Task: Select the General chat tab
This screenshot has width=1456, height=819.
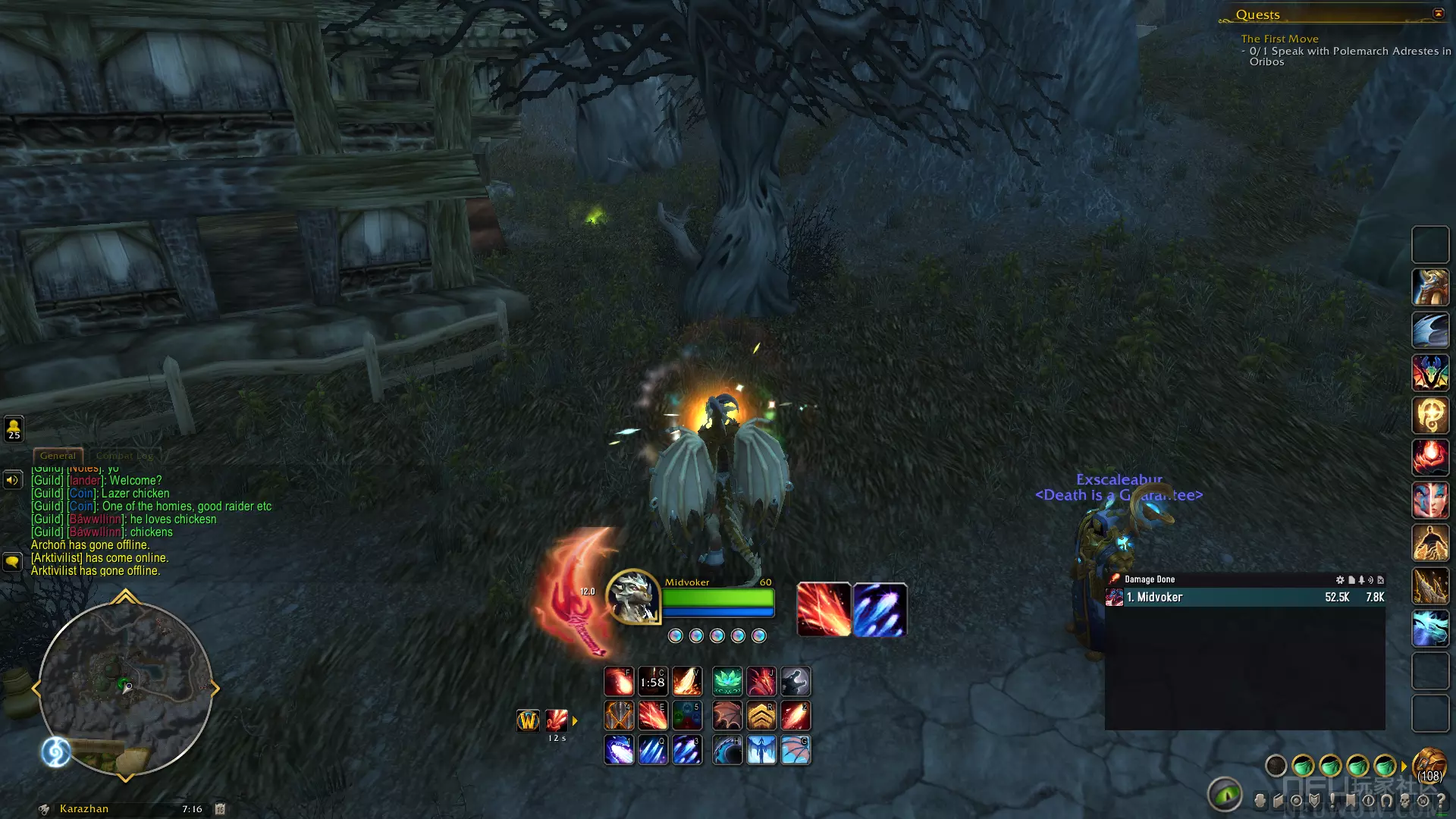Action: [58, 456]
